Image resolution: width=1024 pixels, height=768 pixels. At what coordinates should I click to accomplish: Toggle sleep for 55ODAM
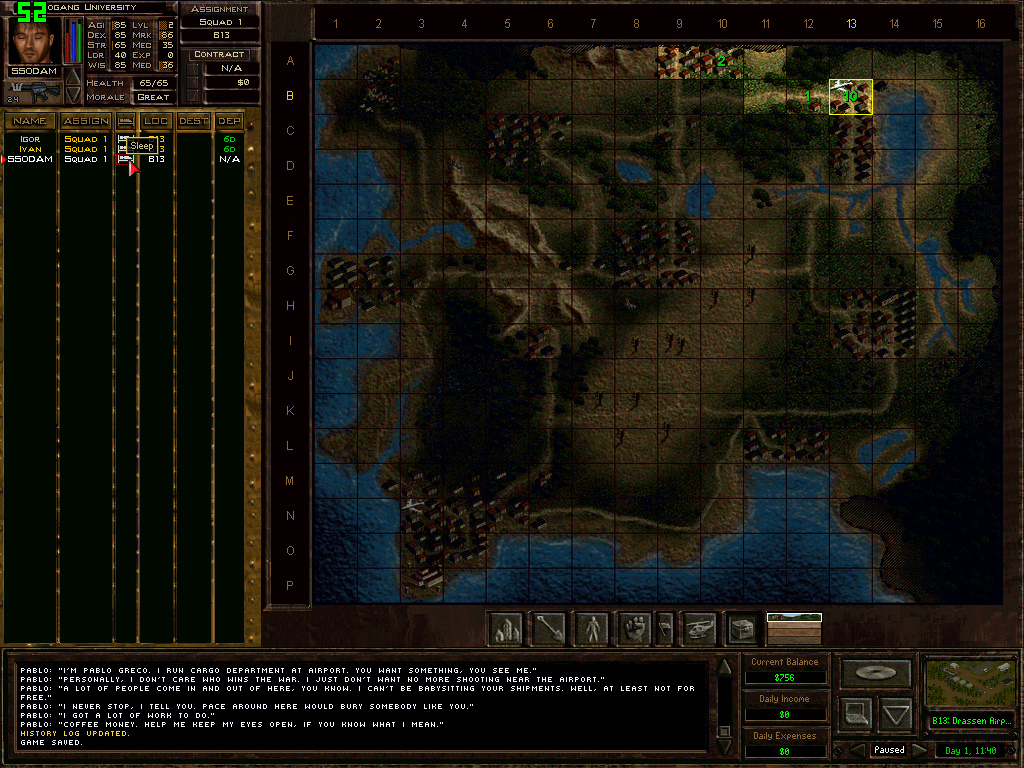tap(125, 159)
